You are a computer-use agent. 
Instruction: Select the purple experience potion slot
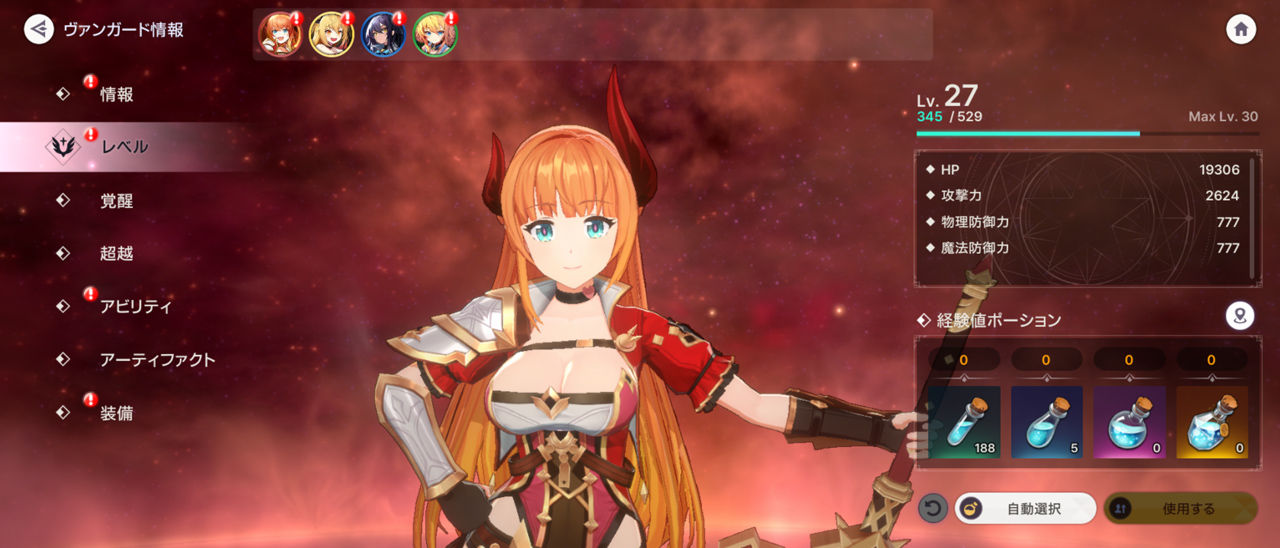point(1129,422)
